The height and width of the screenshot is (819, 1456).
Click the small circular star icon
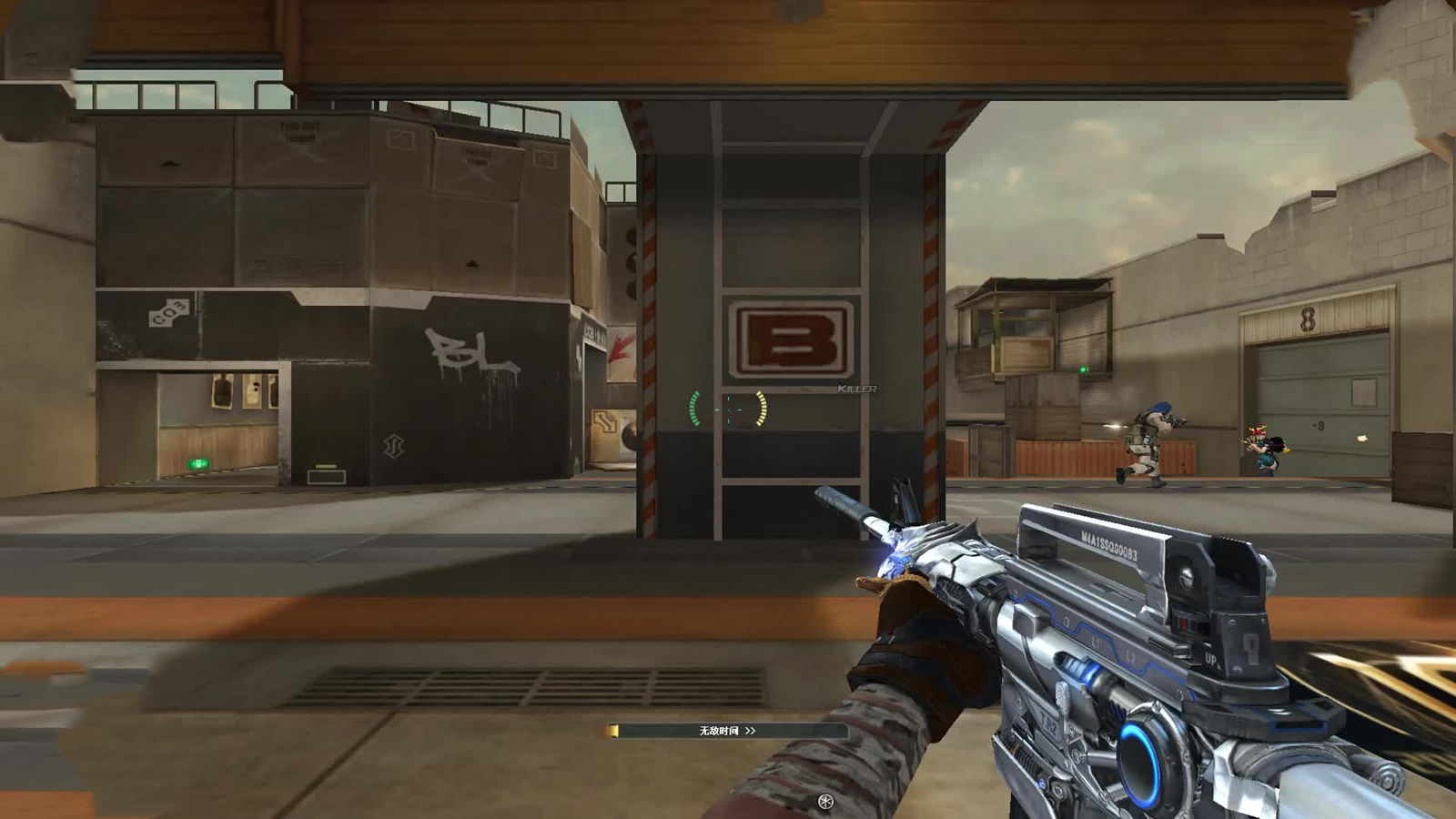tap(825, 802)
